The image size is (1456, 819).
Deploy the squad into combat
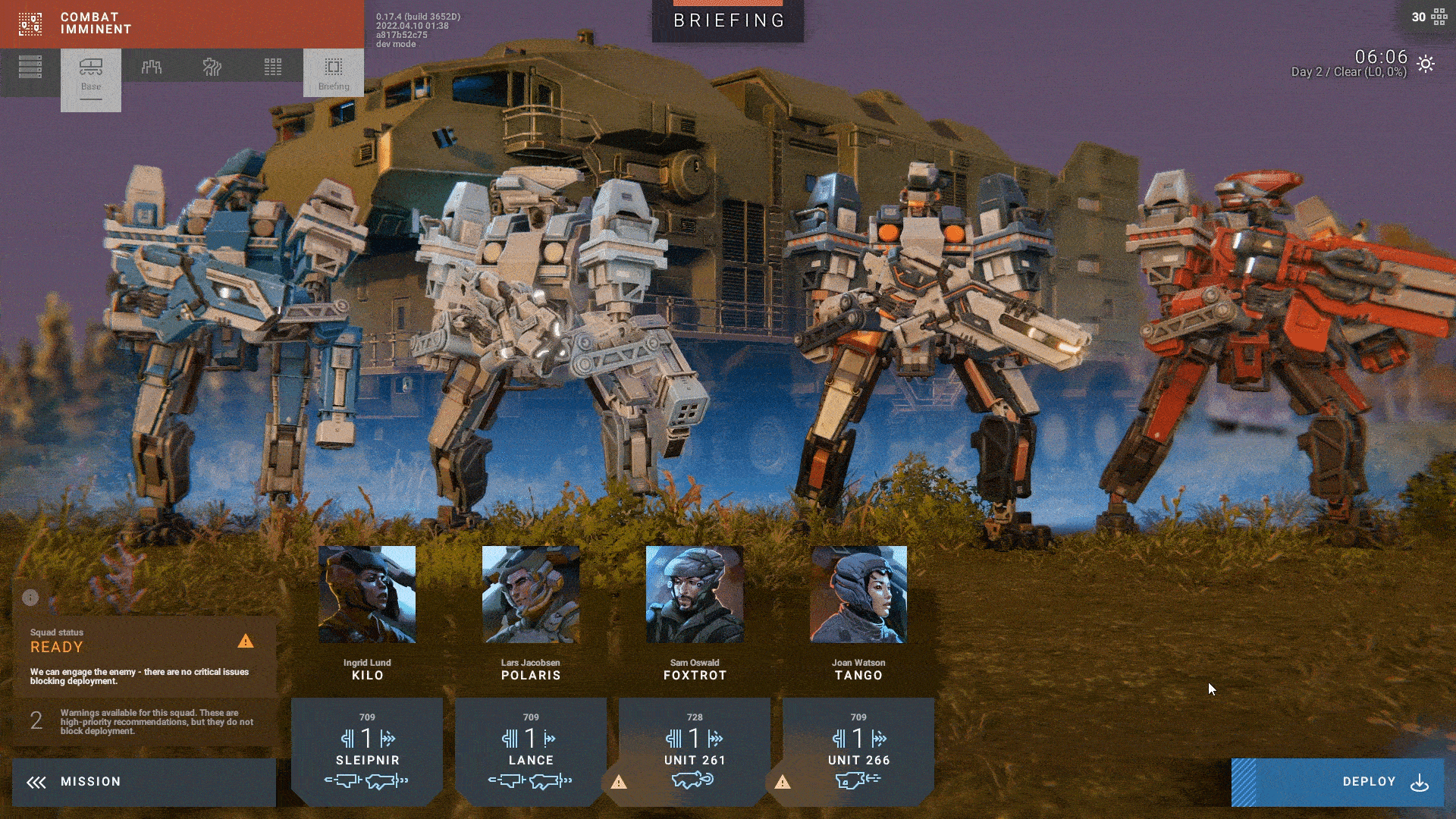1338,782
